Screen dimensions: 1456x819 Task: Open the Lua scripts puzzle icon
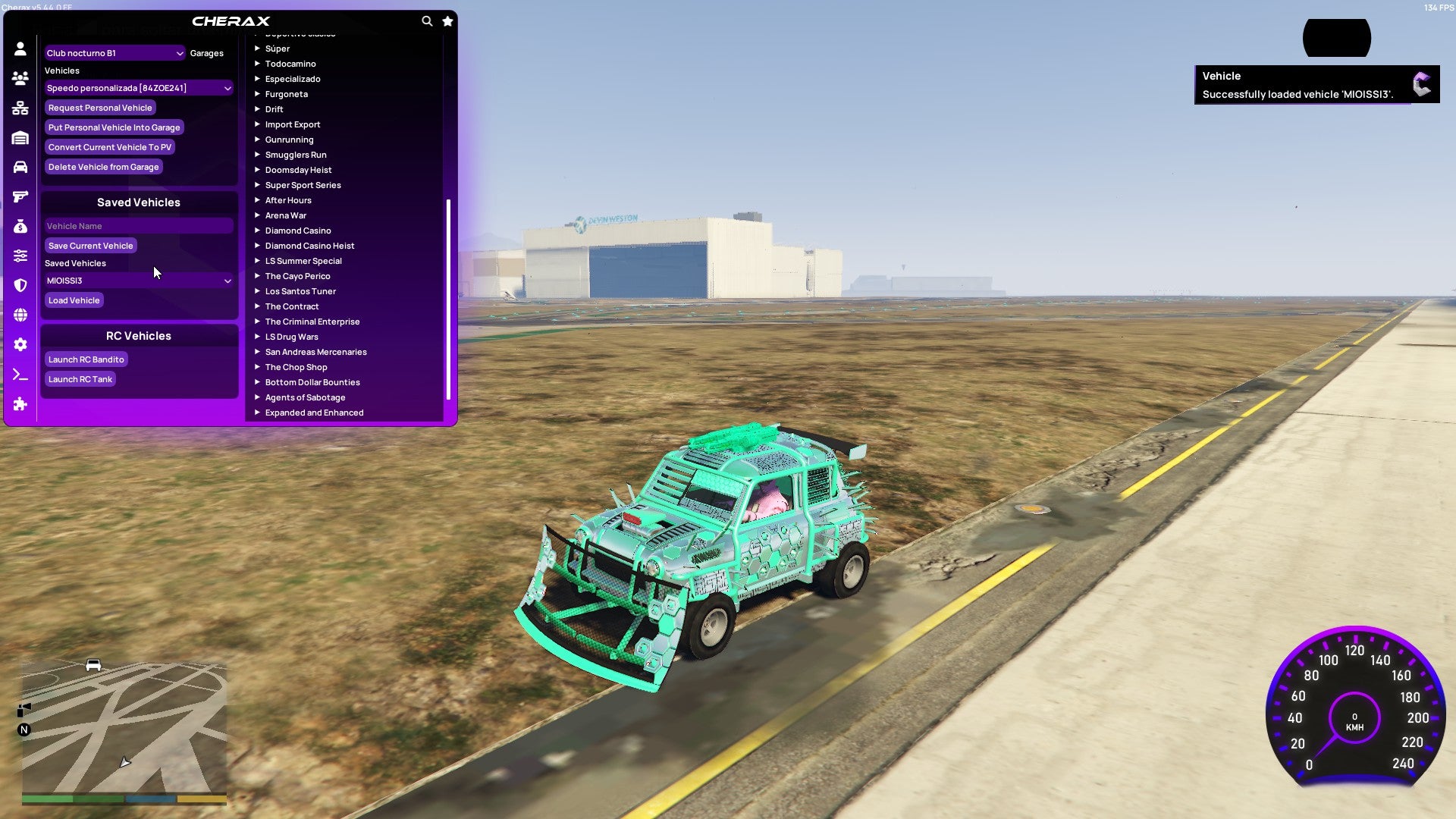pyautogui.click(x=20, y=404)
